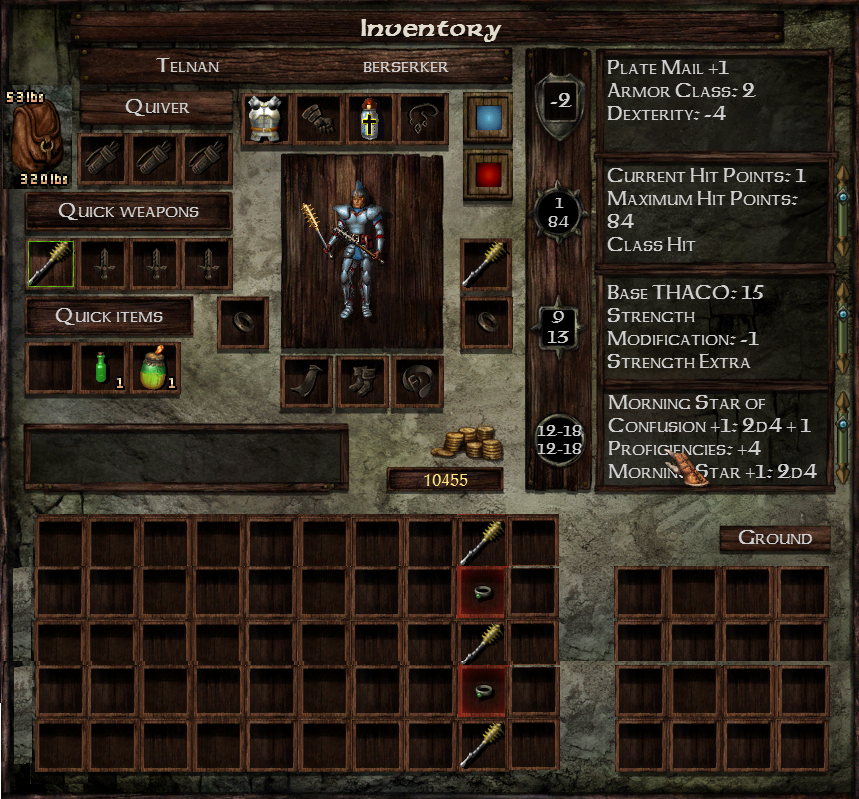Click the leather backpack weight icon
This screenshot has width=859, height=799.
(x=38, y=138)
